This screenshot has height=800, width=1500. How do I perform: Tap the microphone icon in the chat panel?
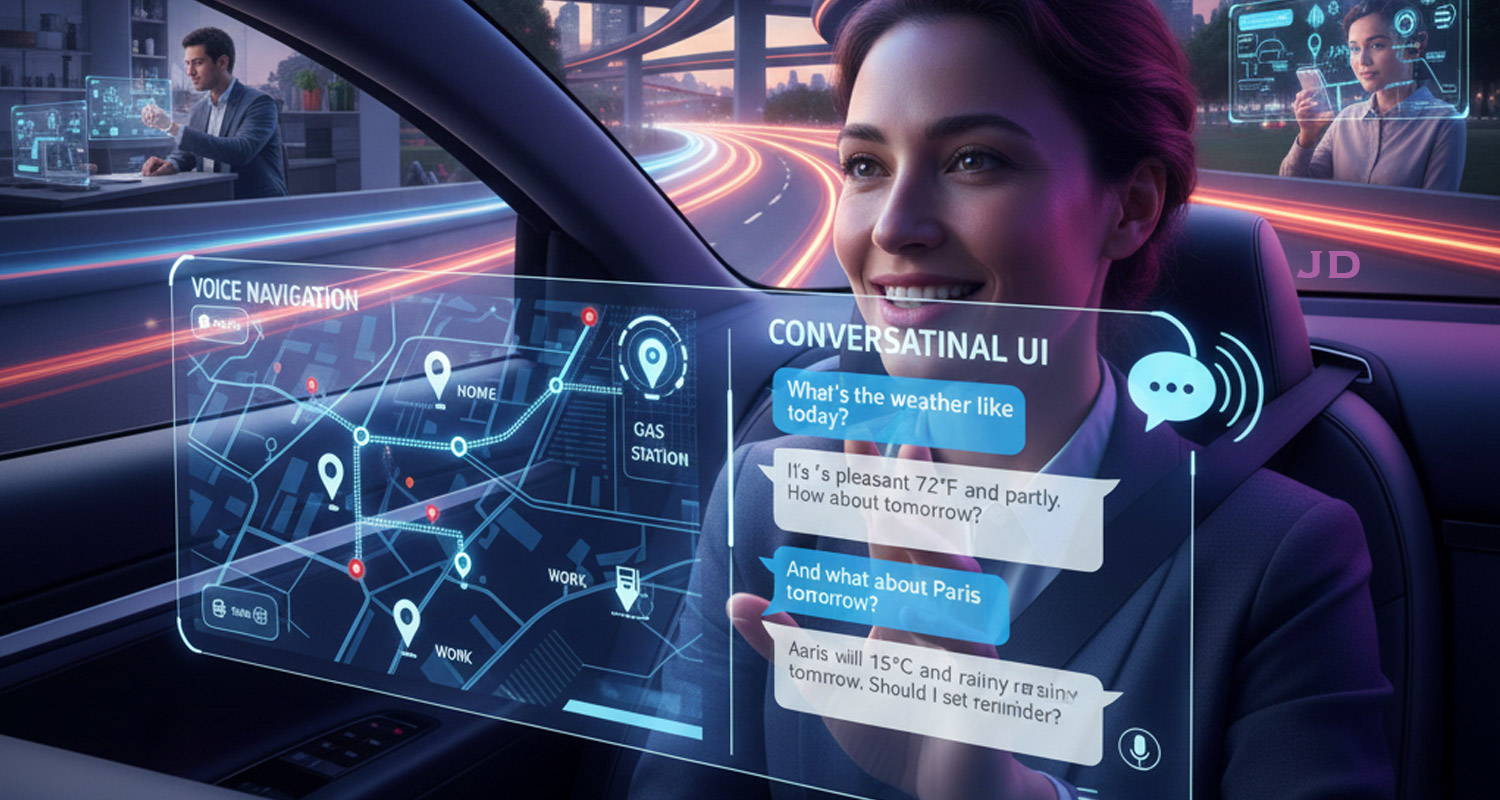[1137, 745]
